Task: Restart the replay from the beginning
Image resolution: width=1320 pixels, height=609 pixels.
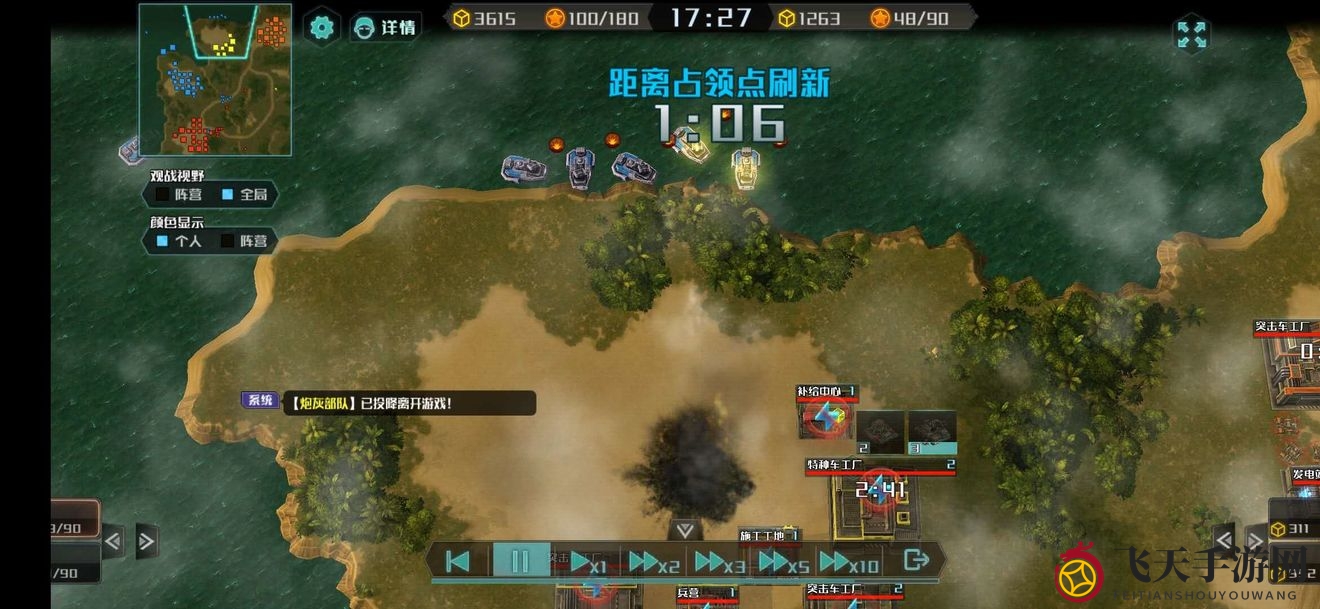Action: point(458,561)
